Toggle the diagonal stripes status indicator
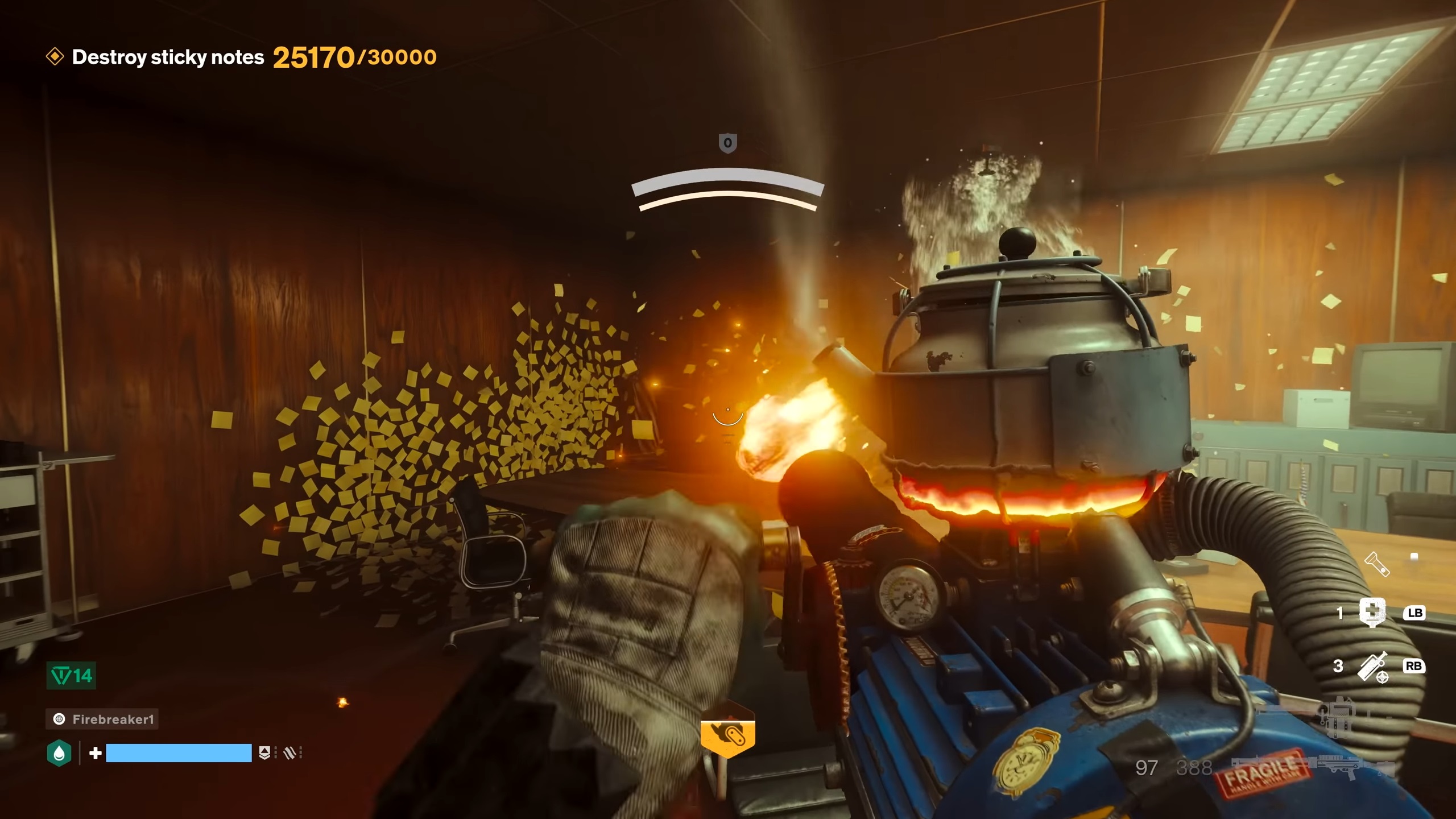 (288, 754)
